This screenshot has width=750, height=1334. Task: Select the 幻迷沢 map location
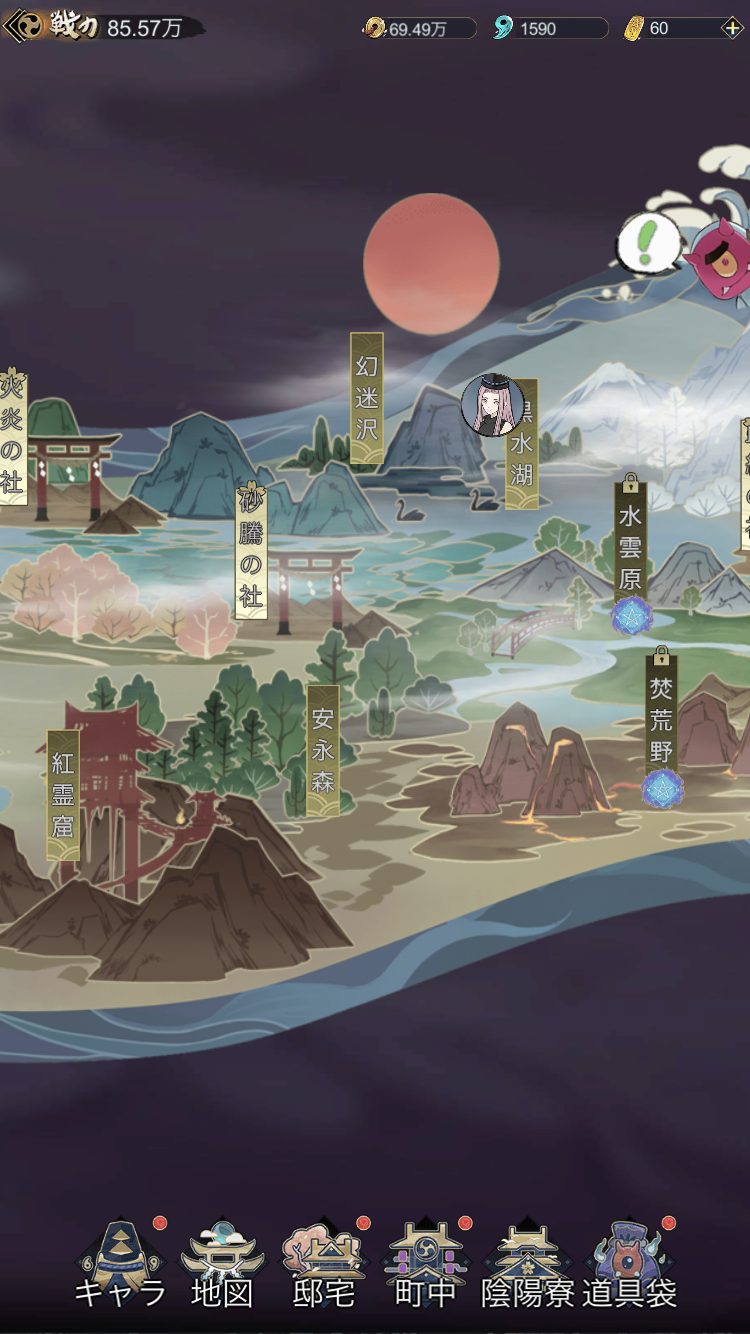[367, 398]
